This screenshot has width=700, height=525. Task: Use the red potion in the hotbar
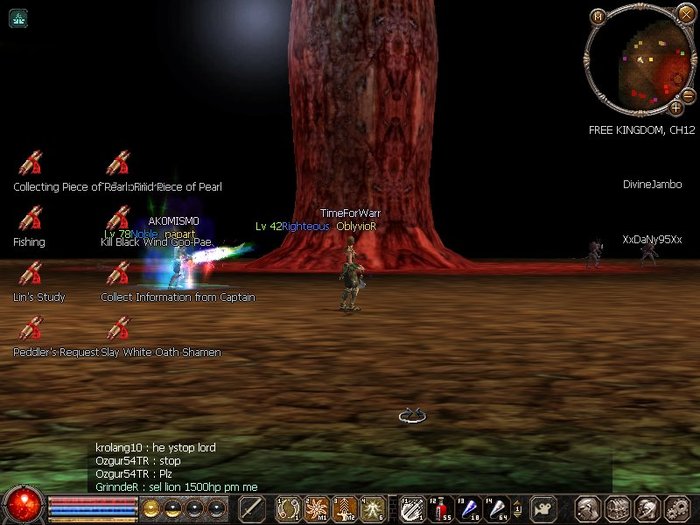441,508
